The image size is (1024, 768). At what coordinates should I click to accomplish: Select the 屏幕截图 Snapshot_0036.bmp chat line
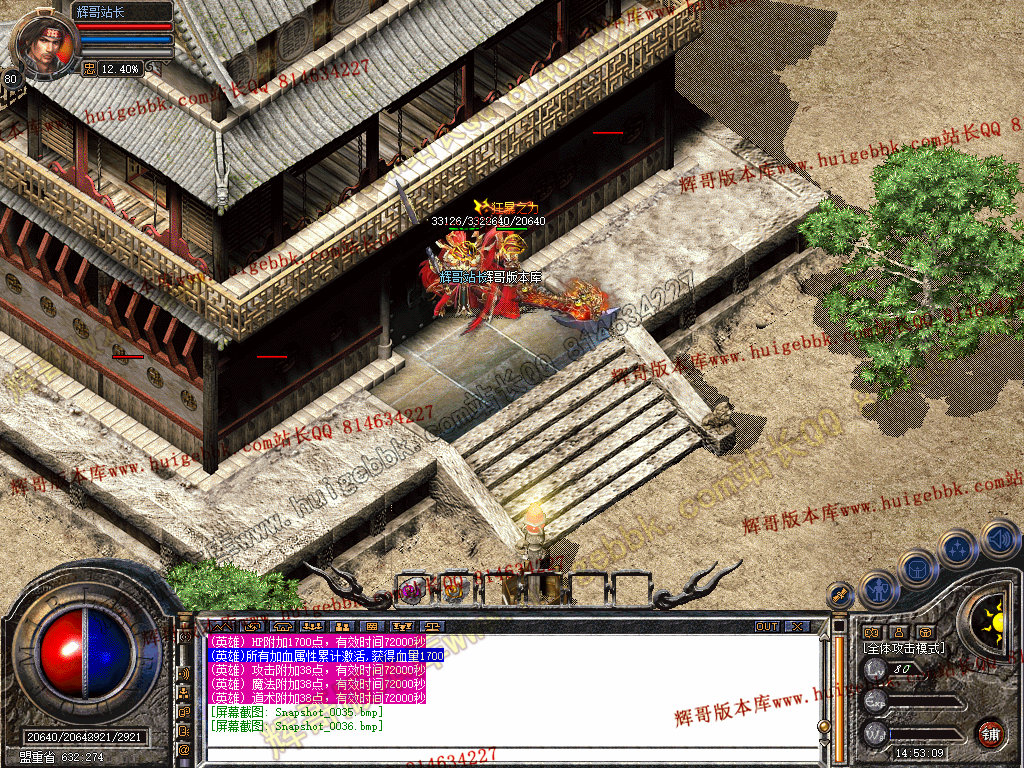coord(296,725)
